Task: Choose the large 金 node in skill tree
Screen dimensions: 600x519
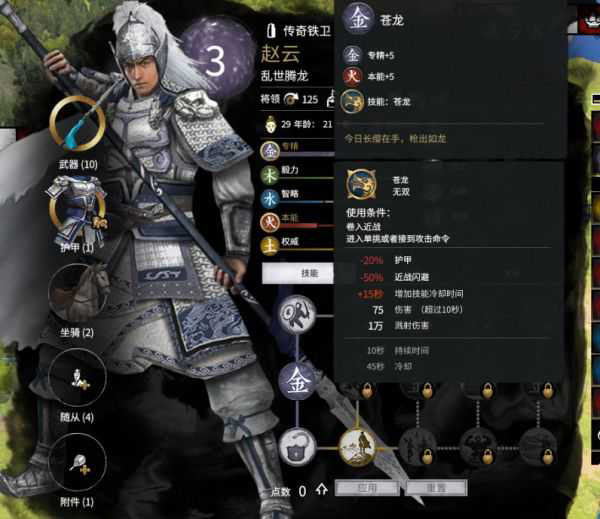Action: (299, 380)
